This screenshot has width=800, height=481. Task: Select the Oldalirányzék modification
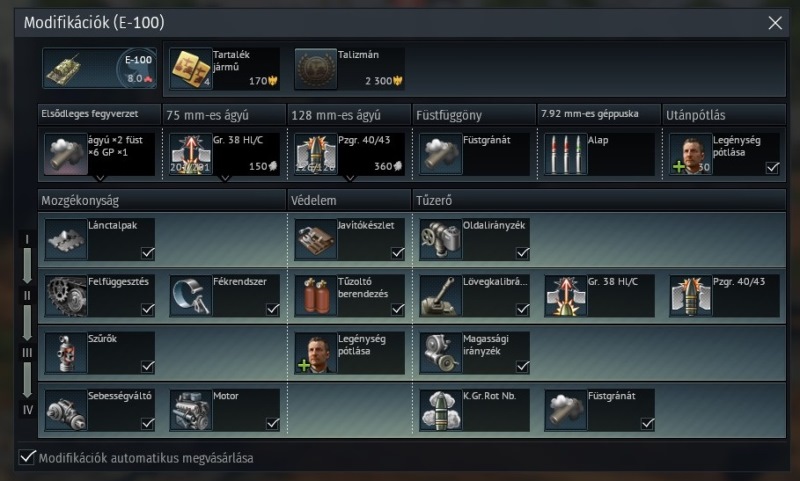[x=474, y=240]
